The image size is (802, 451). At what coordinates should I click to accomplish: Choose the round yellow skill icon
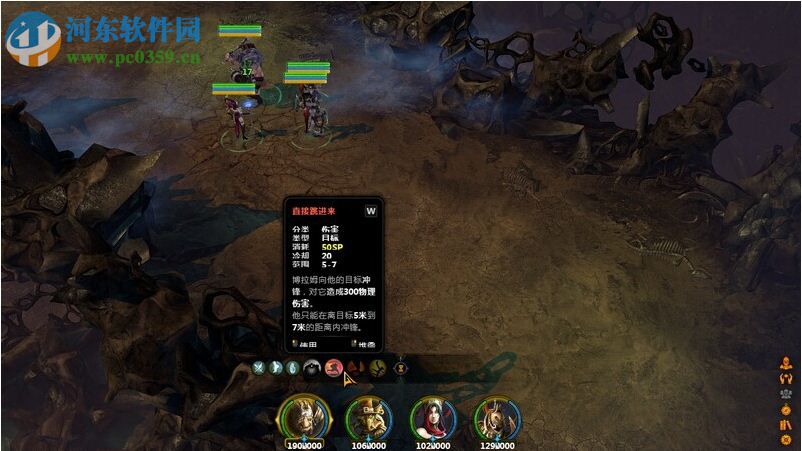(377, 367)
